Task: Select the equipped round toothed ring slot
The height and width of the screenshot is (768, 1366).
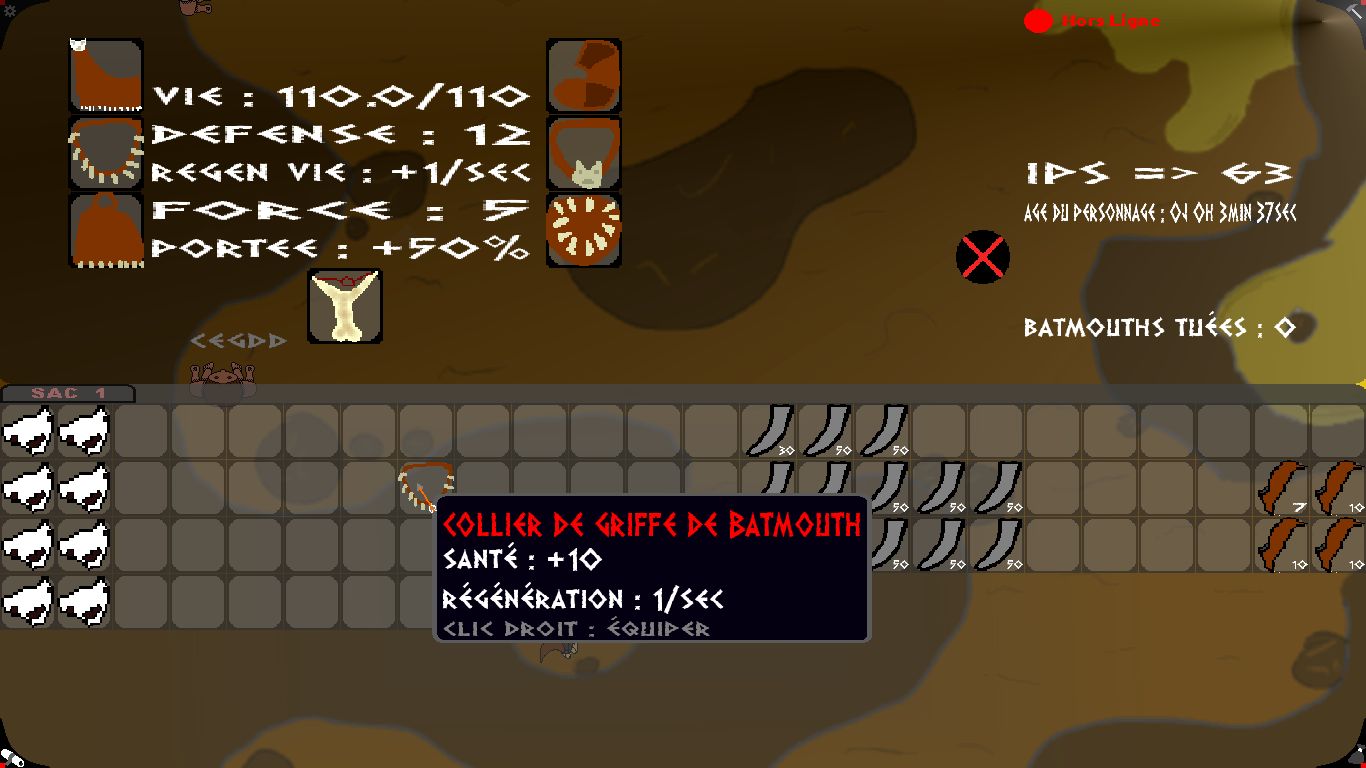Action: 584,230
